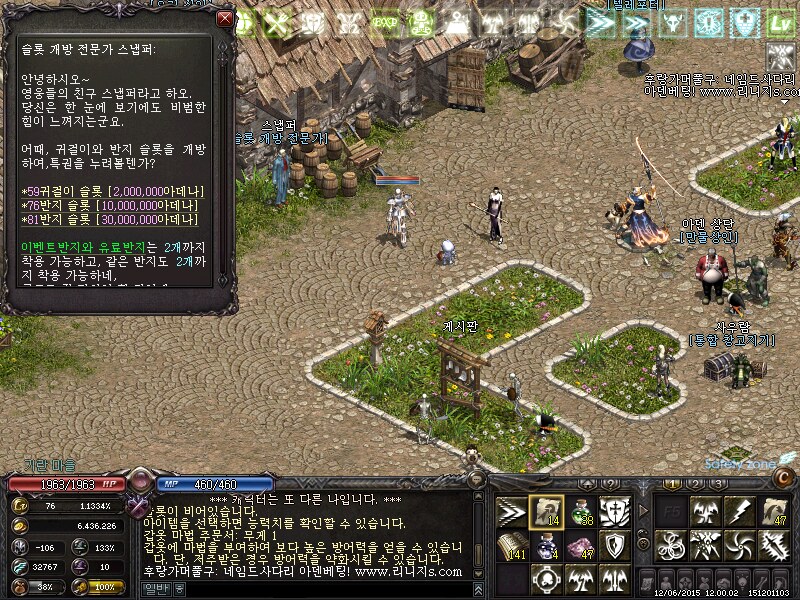800x600 pixels.
Task: Click the chat input field
Action: tap(320, 589)
